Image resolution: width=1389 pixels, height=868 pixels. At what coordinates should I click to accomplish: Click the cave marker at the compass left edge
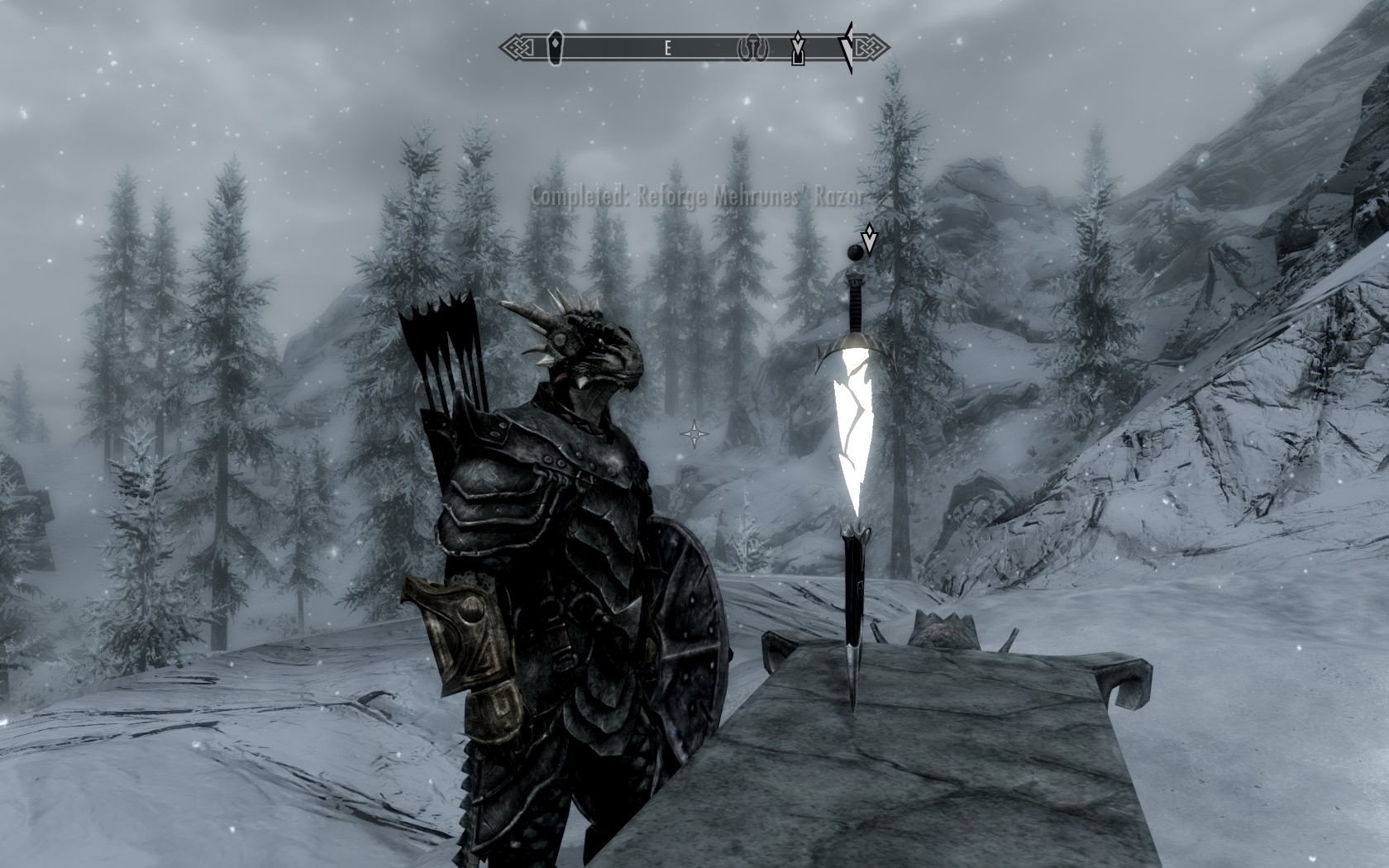pos(554,45)
